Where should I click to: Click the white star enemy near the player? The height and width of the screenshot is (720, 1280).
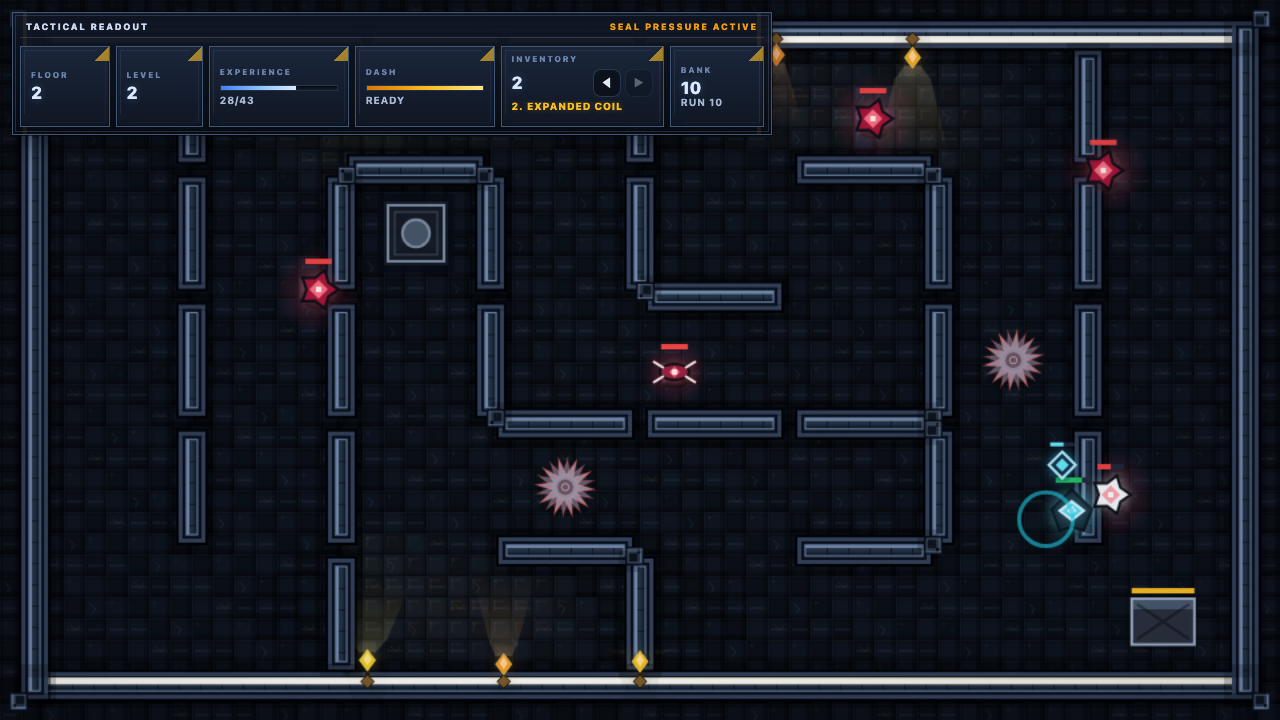pyautogui.click(x=1110, y=493)
